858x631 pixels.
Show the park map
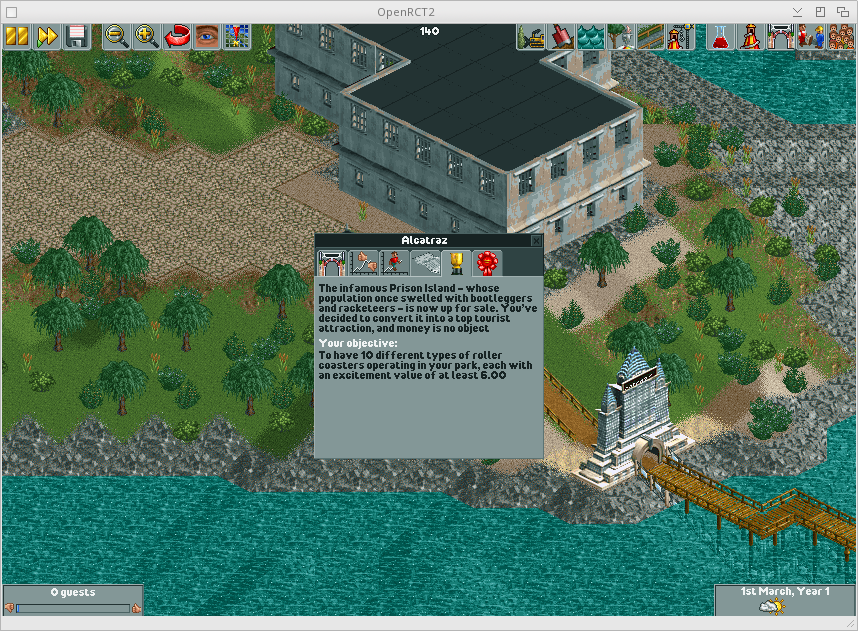pyautogui.click(x=237, y=37)
